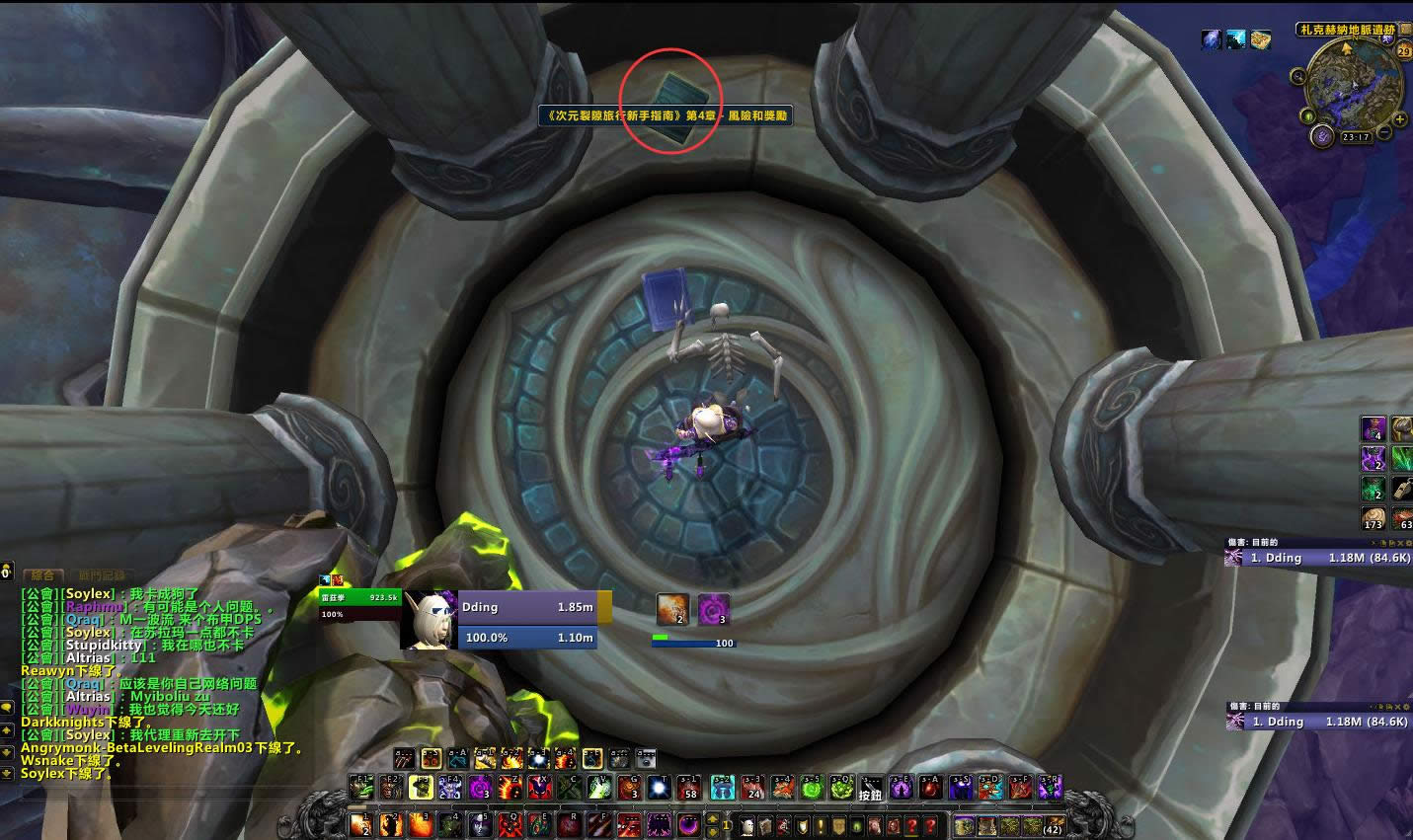Select the Dding player portrait frame

(x=429, y=620)
